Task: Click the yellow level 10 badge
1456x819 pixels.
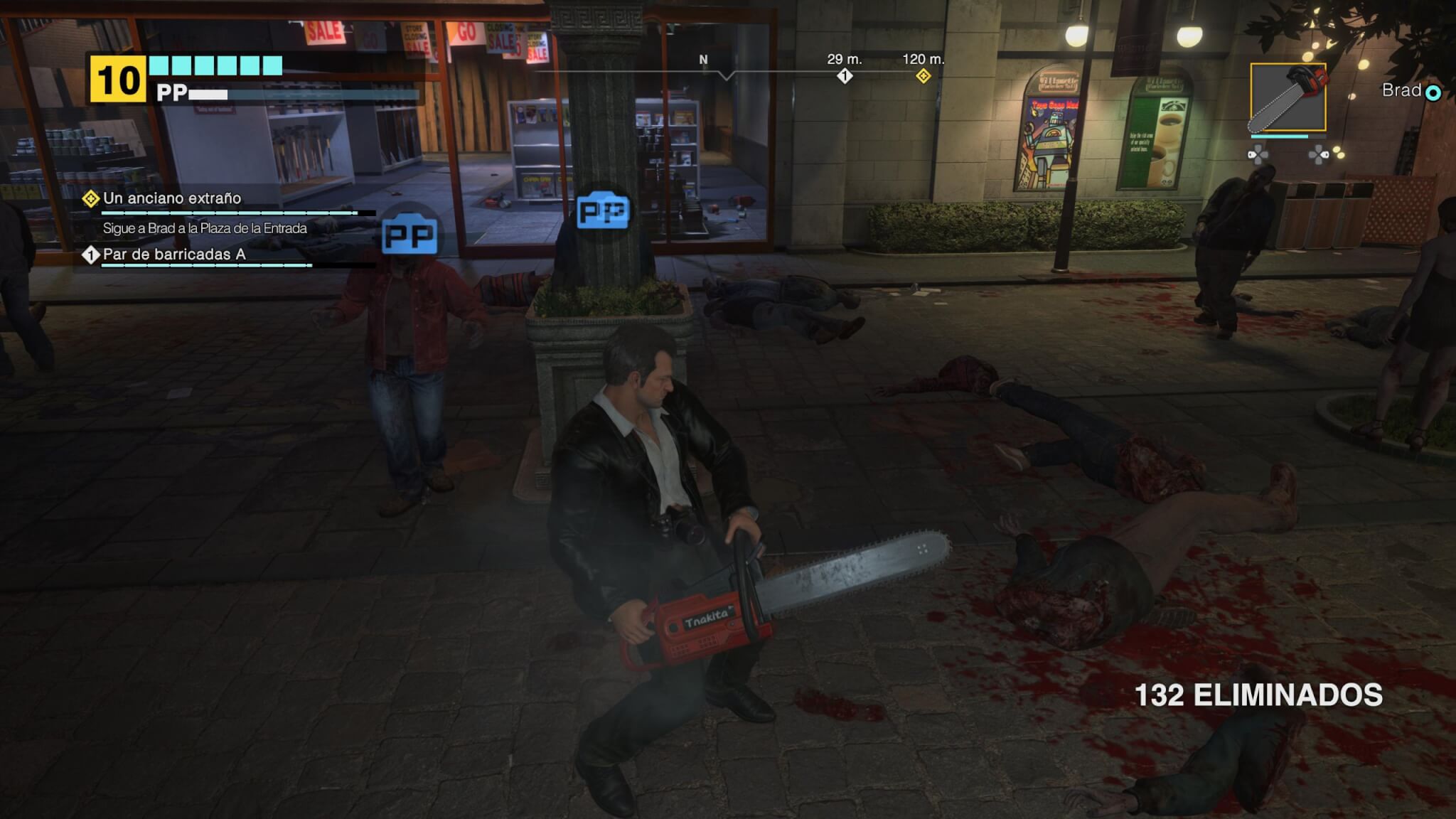Action: (117, 80)
